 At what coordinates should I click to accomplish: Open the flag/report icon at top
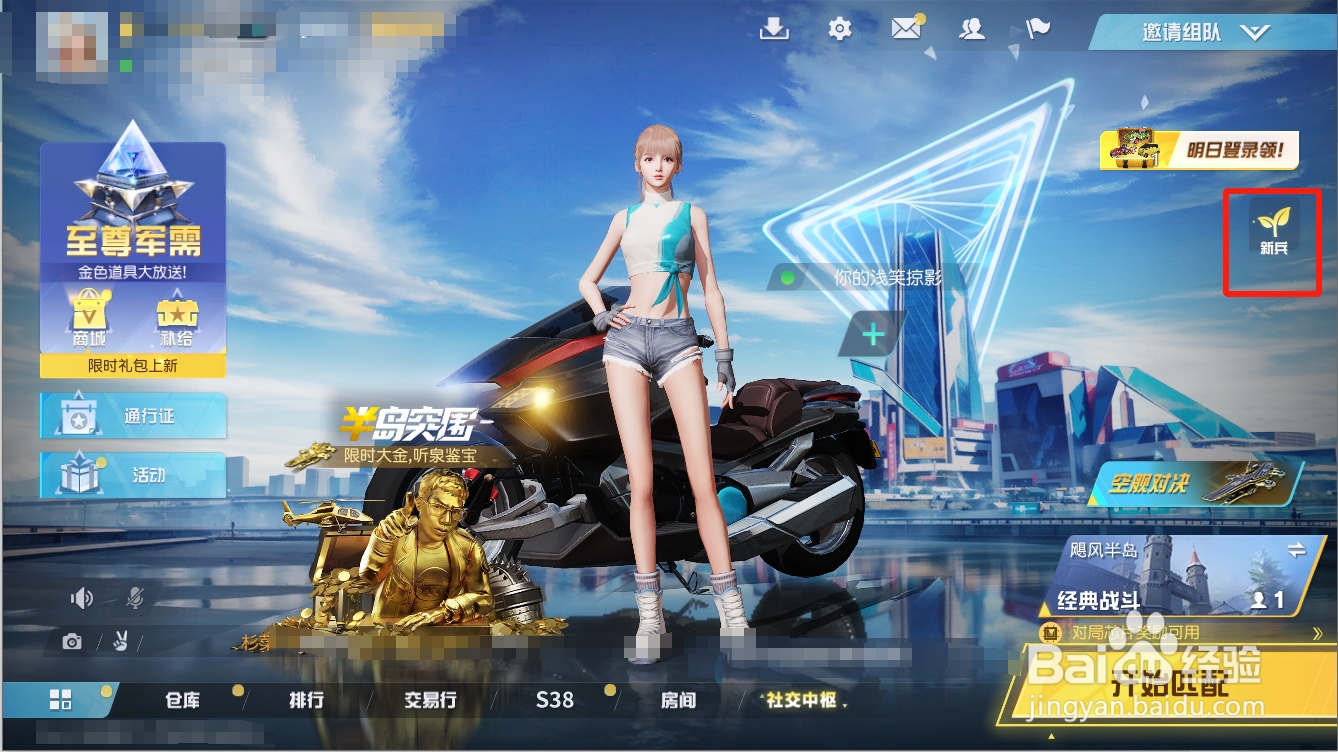[1037, 31]
